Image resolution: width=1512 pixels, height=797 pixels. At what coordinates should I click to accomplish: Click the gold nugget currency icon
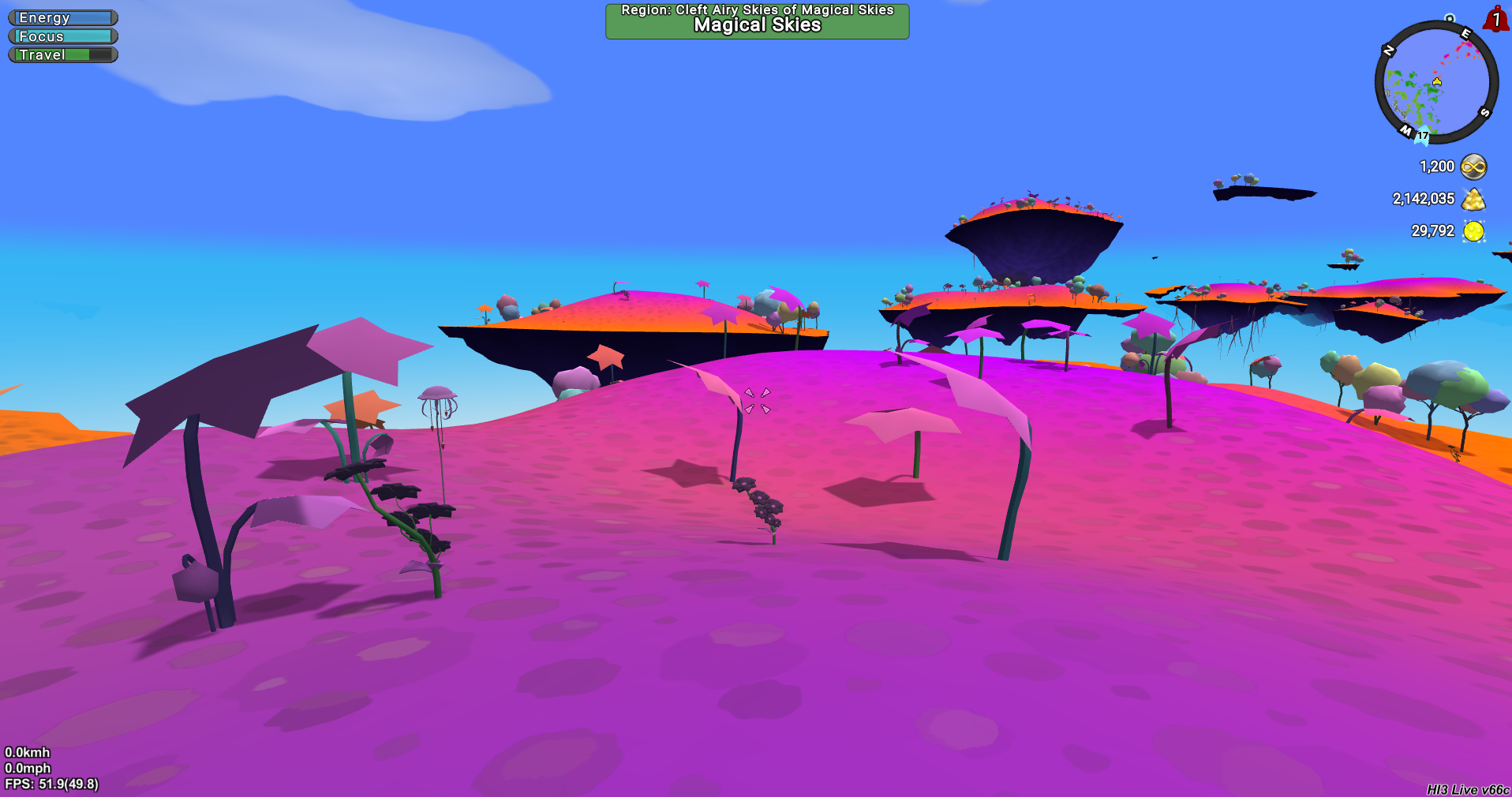coord(1473,199)
